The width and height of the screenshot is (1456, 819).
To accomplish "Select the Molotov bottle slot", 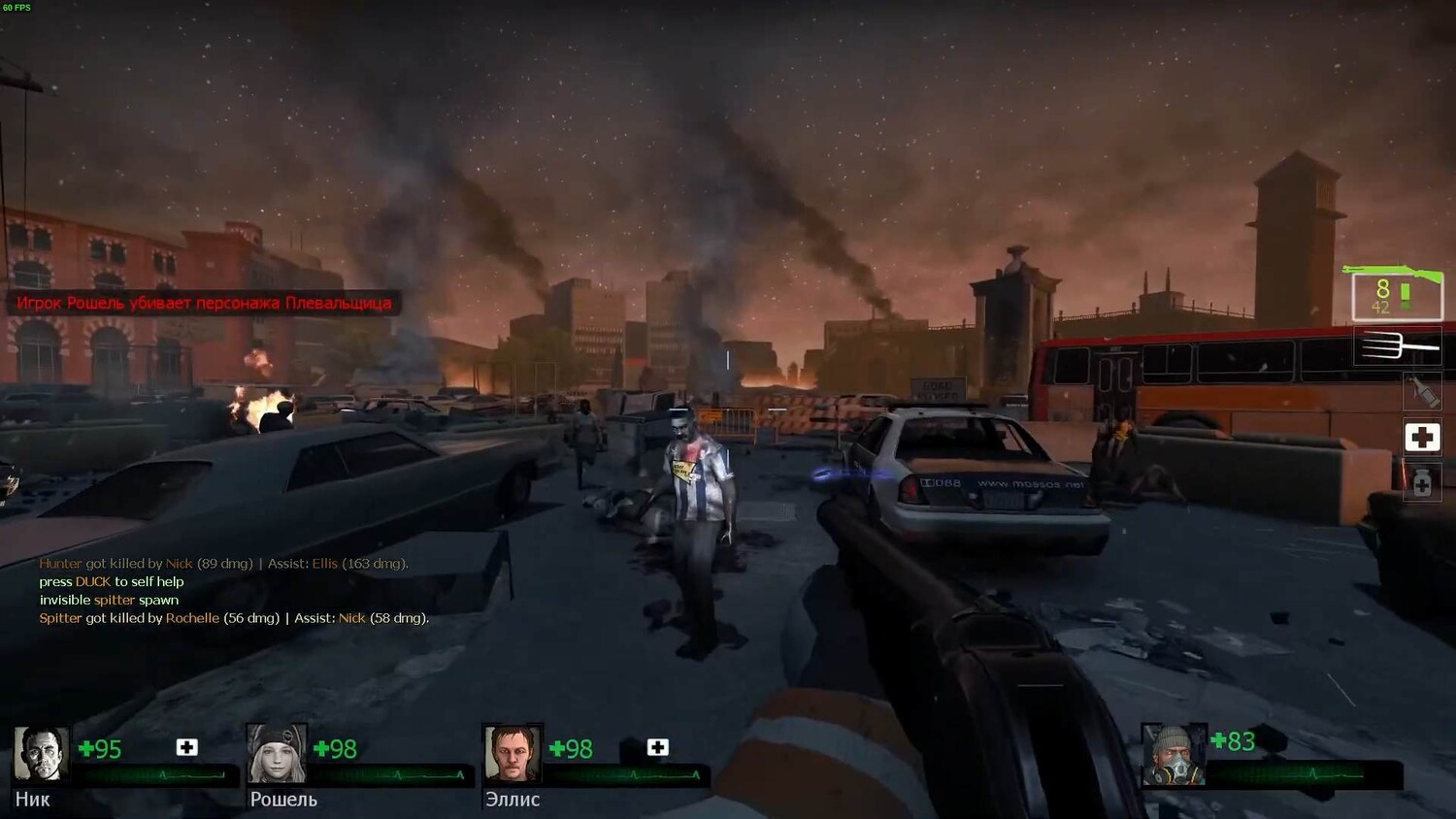I will coord(1423,391).
